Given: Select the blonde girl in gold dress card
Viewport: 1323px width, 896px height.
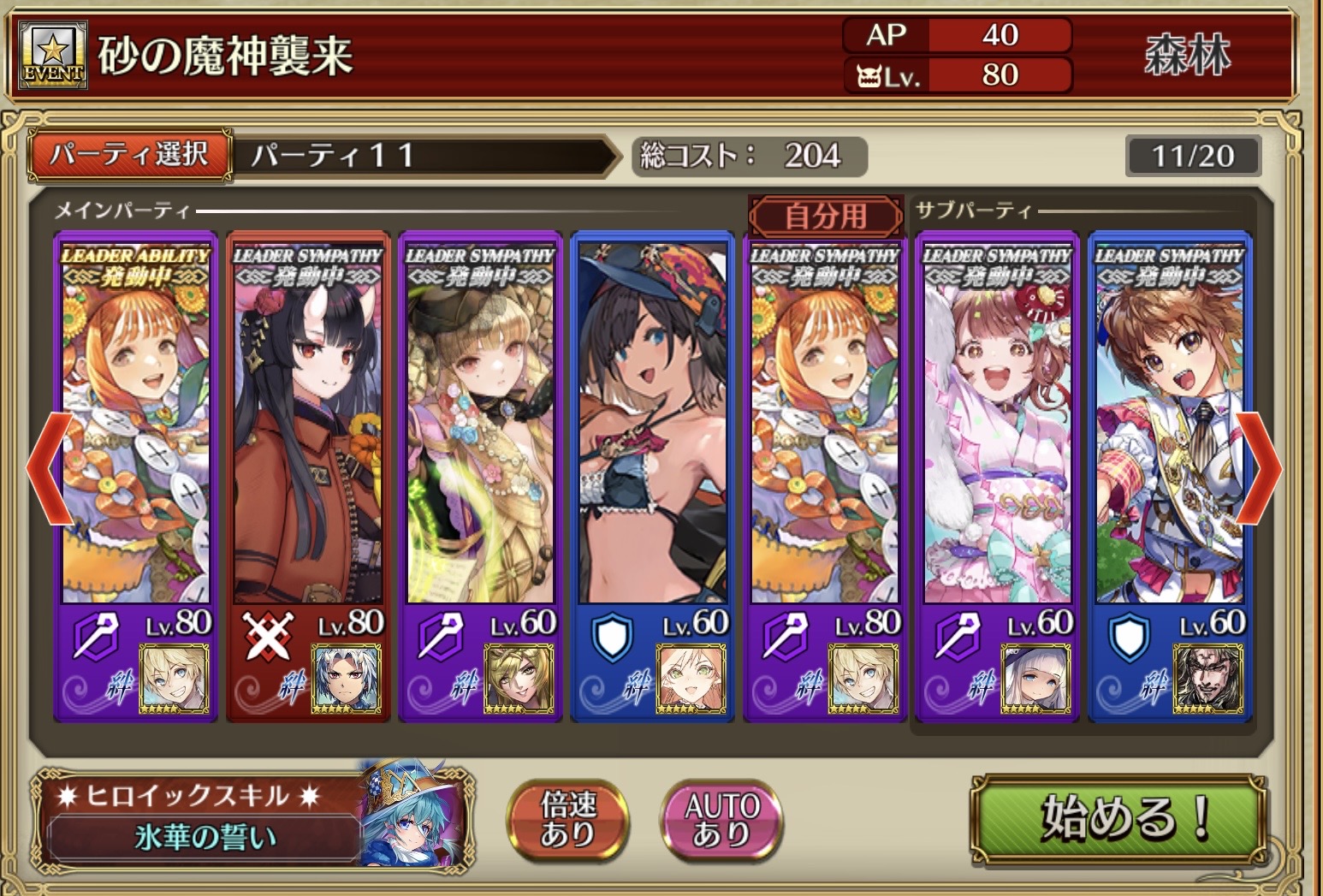Looking at the screenshot, I should 480,428.
